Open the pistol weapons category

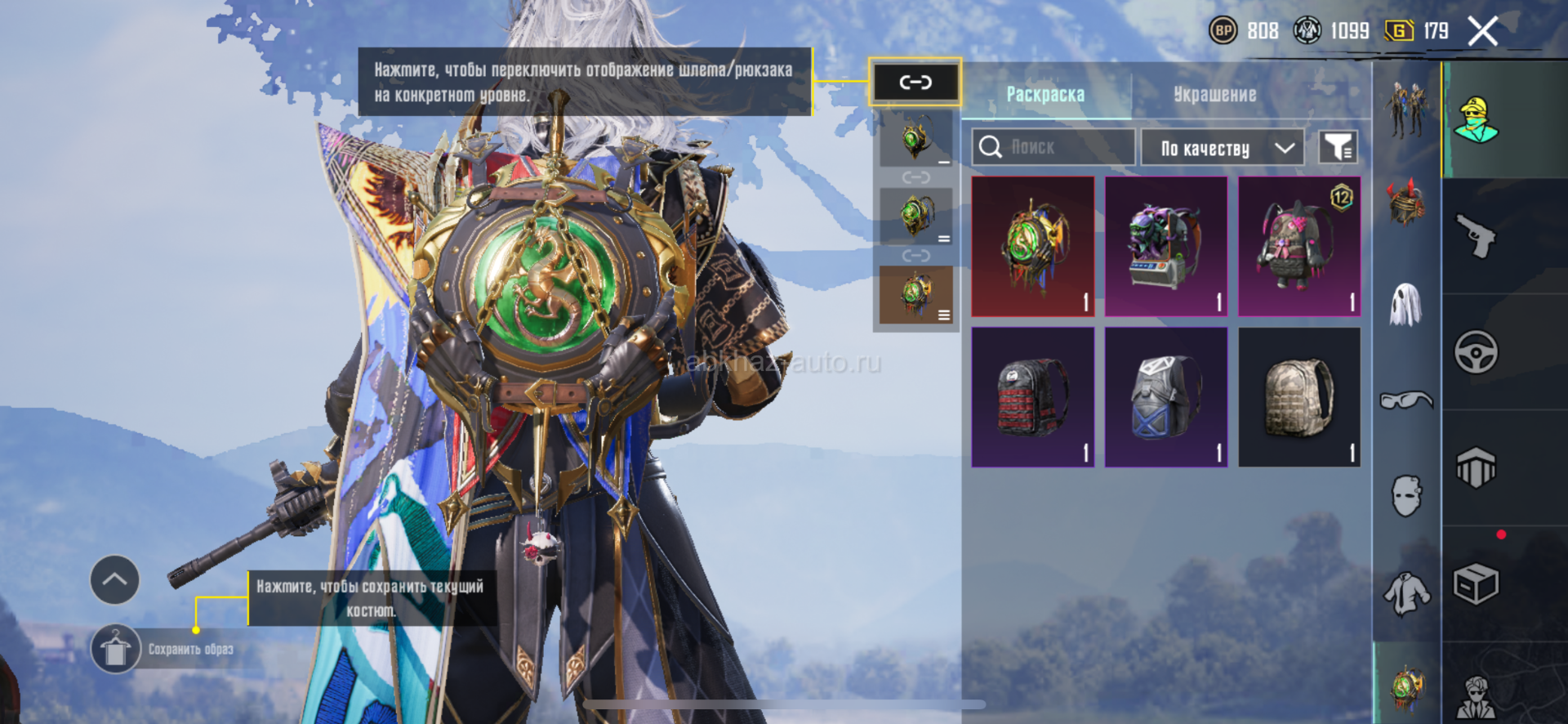tap(1476, 236)
